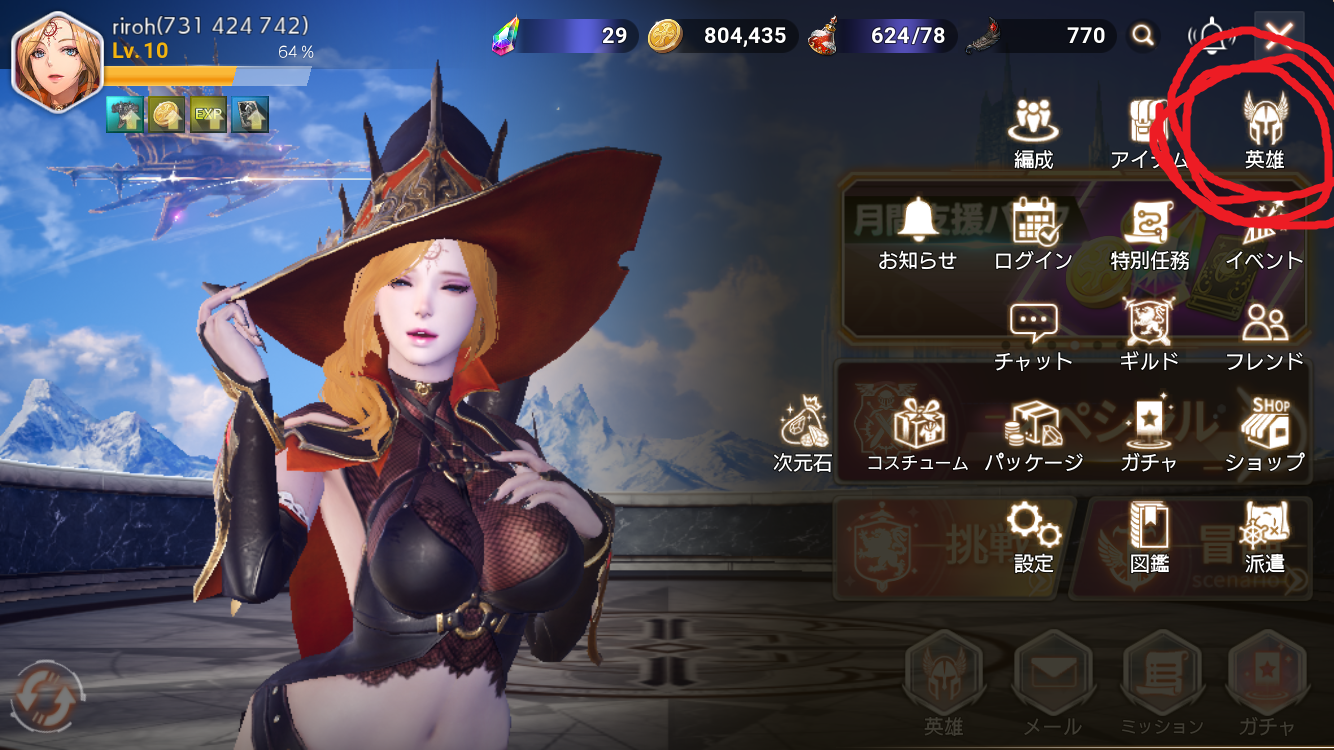Open the ギルド guild menu
This screenshot has width=1334, height=750.
pyautogui.click(x=1149, y=334)
